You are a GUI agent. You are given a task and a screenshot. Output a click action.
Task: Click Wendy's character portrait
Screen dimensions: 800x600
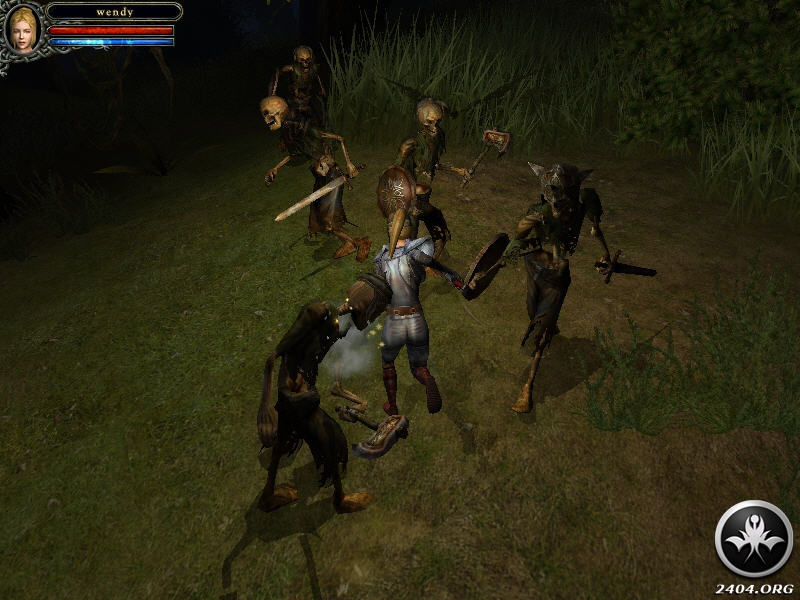[22, 27]
